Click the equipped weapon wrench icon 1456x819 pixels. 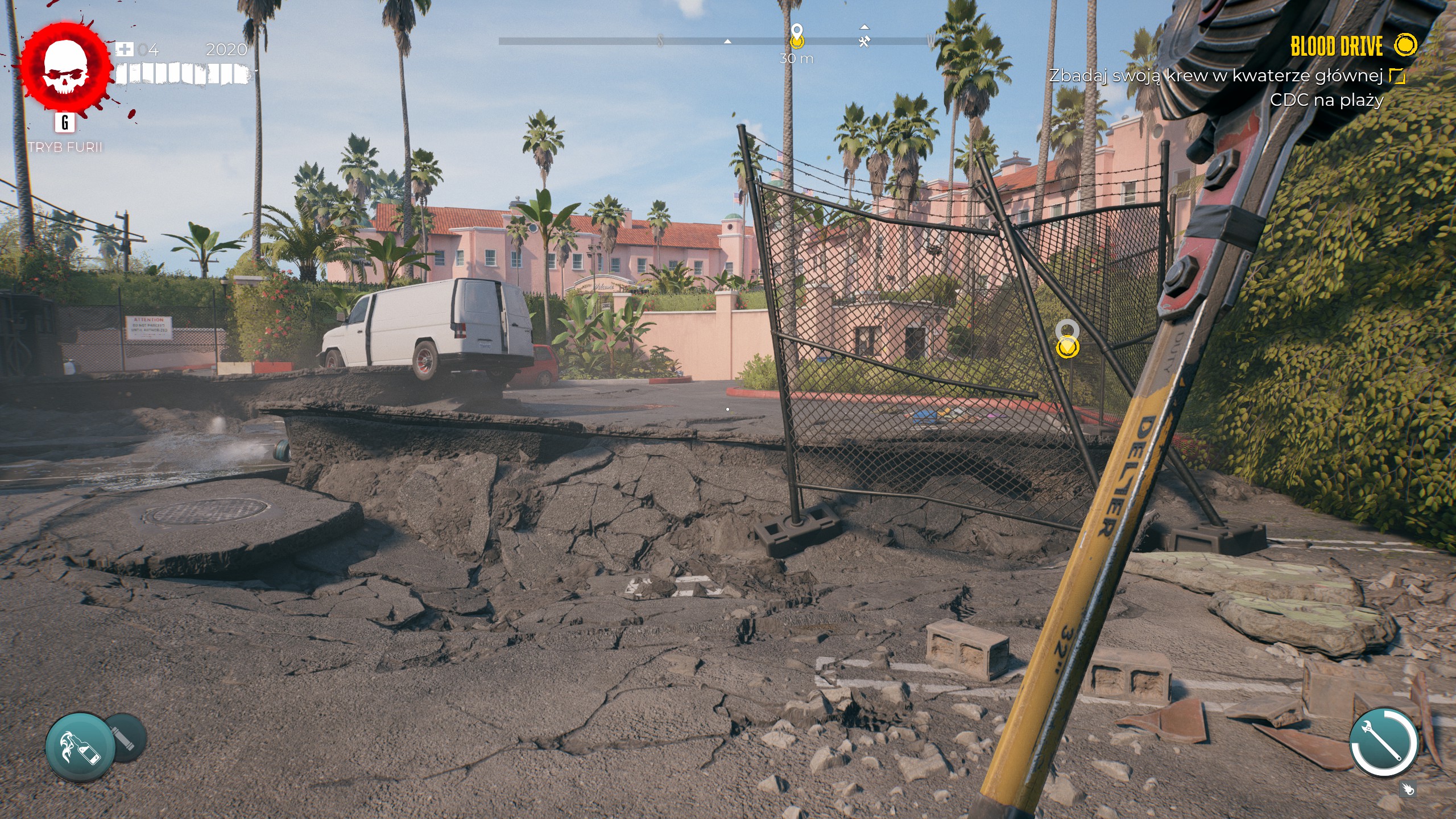[1383, 742]
